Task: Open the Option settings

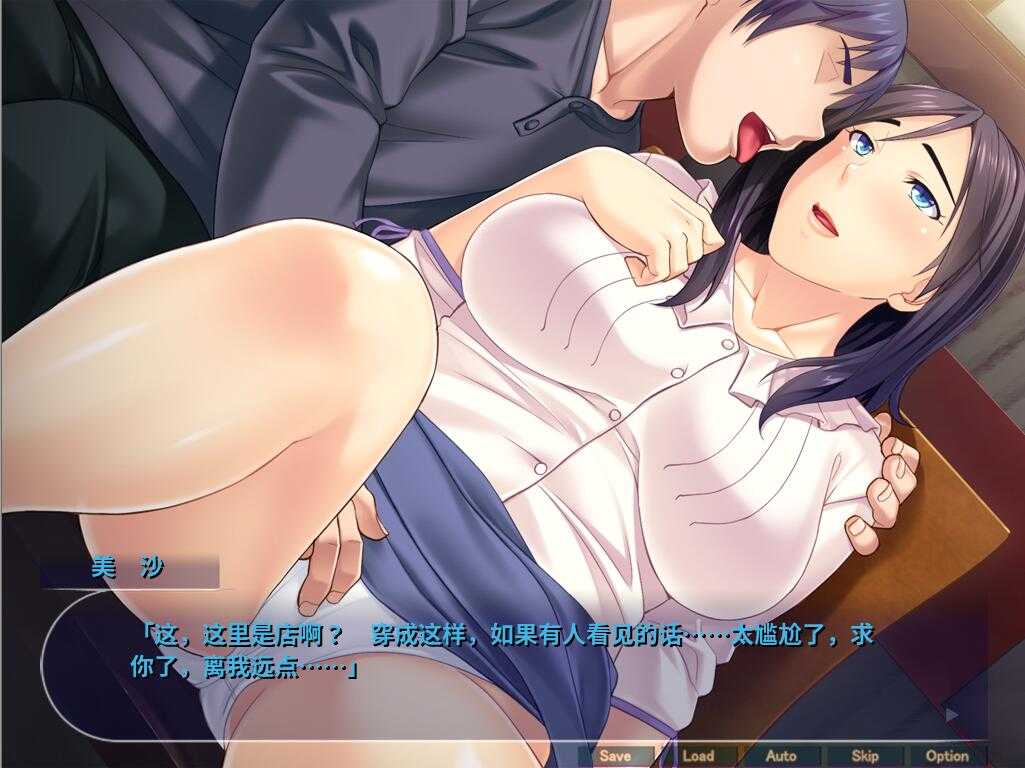Action: (947, 756)
